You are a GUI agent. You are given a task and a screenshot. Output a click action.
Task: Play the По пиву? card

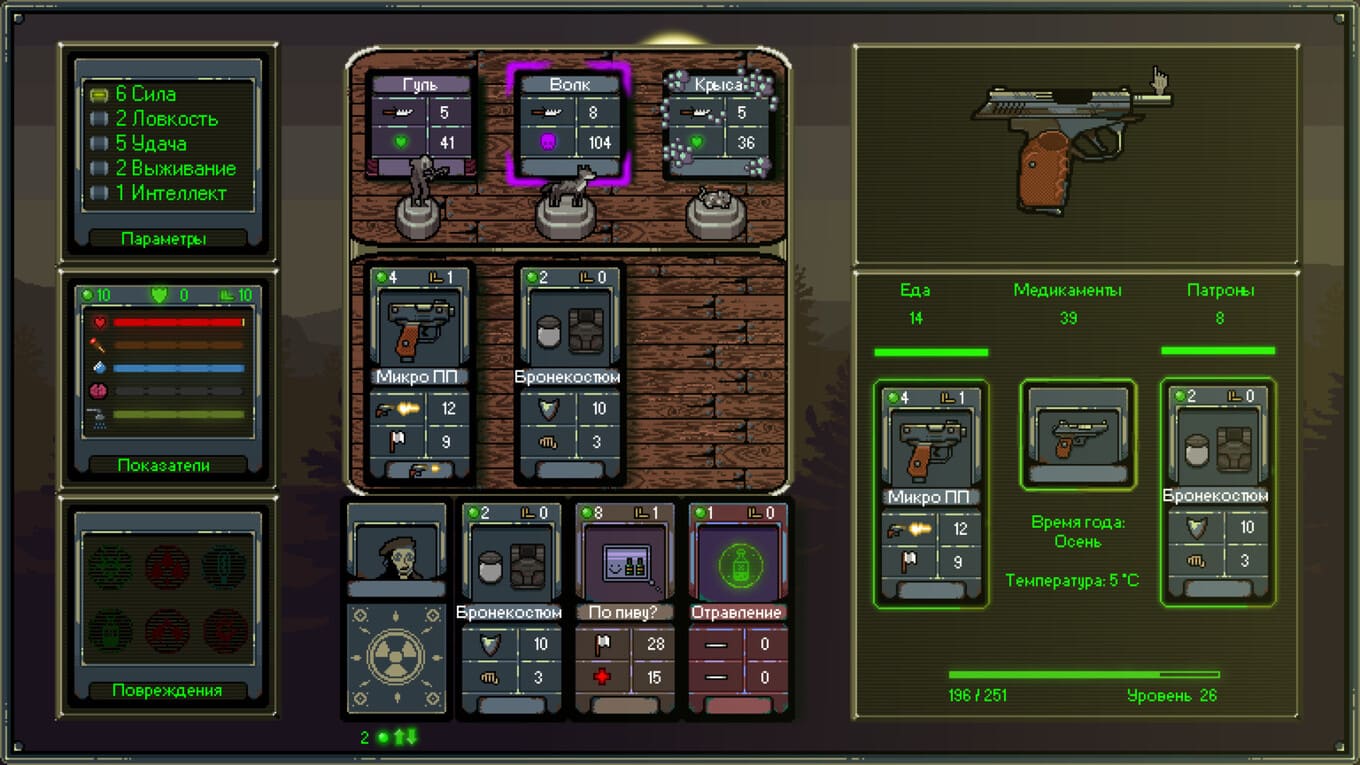(626, 610)
